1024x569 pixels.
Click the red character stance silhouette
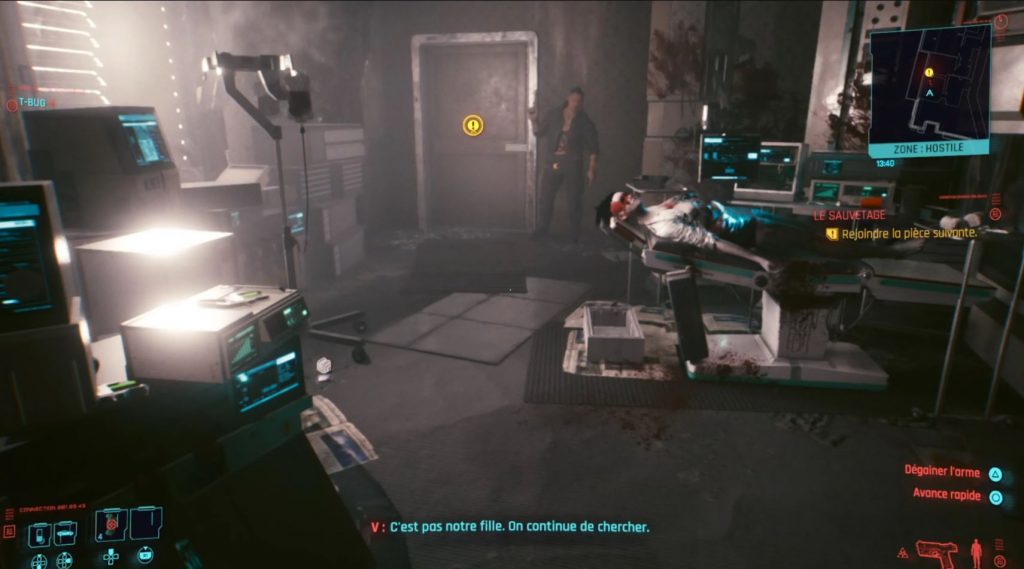(977, 551)
